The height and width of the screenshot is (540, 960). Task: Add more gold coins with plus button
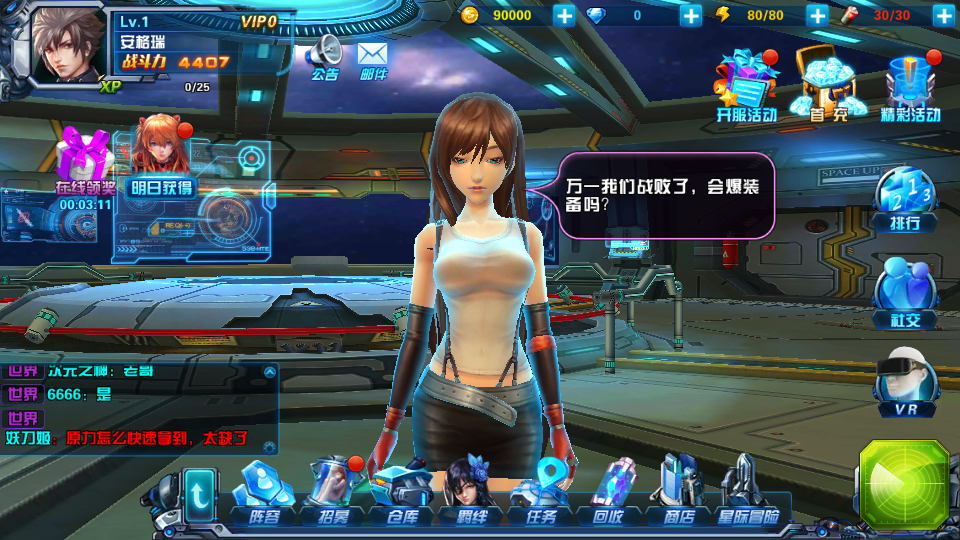564,15
